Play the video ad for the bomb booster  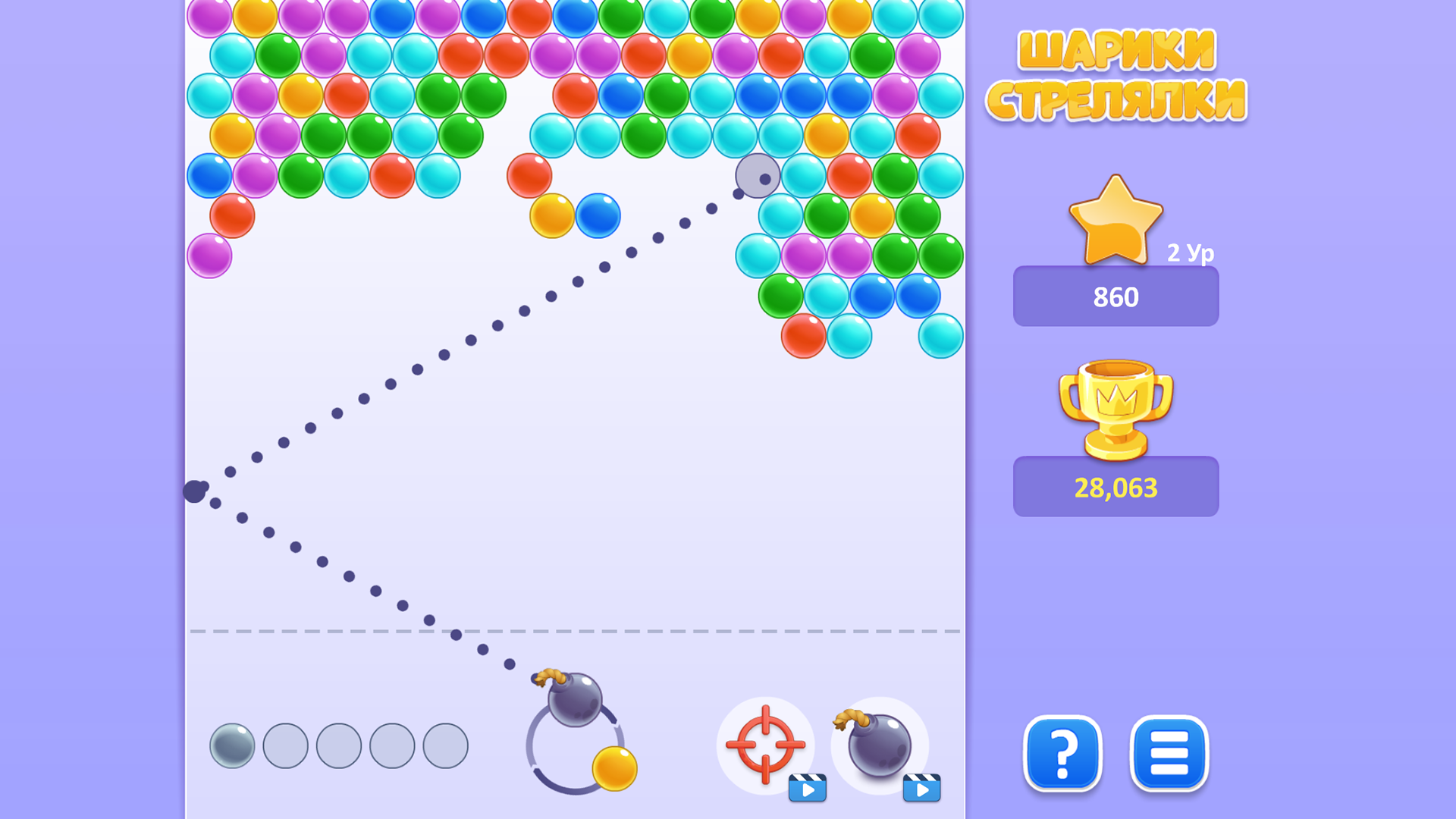click(921, 787)
